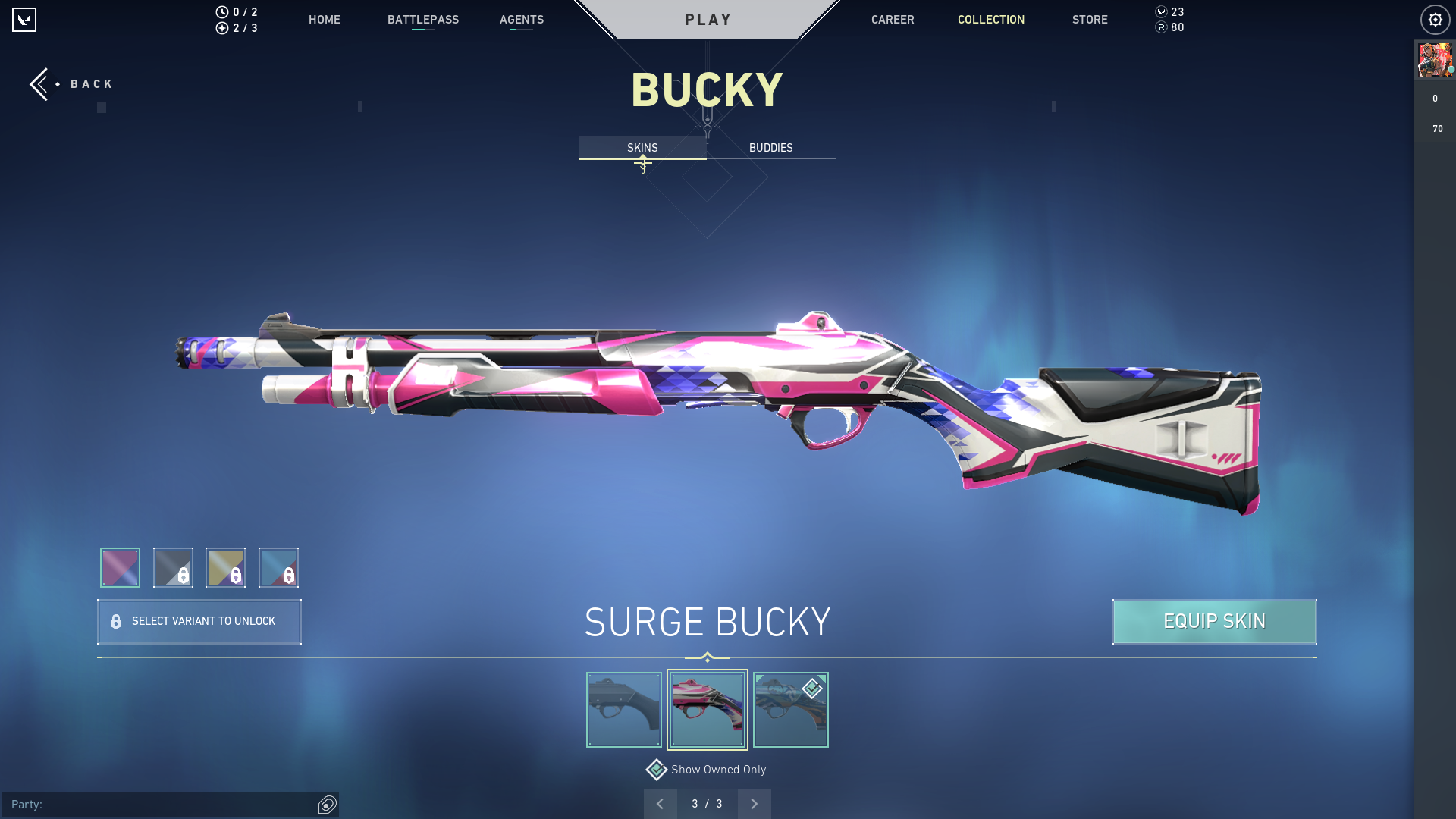This screenshot has height=819, width=1456.
Task: Go back using the BACK button
Action: pos(72,84)
